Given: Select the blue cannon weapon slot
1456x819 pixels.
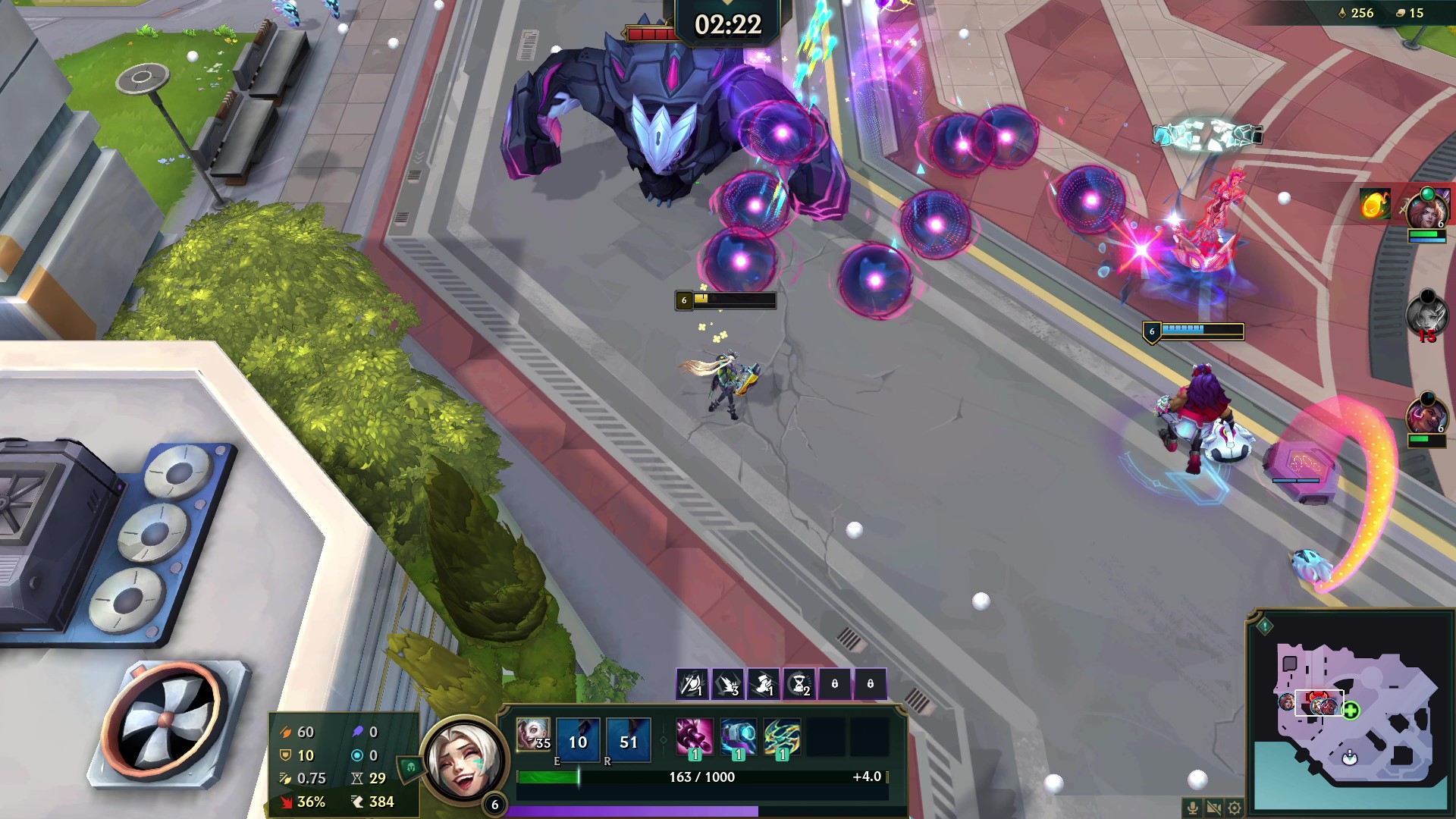Looking at the screenshot, I should tap(738, 736).
